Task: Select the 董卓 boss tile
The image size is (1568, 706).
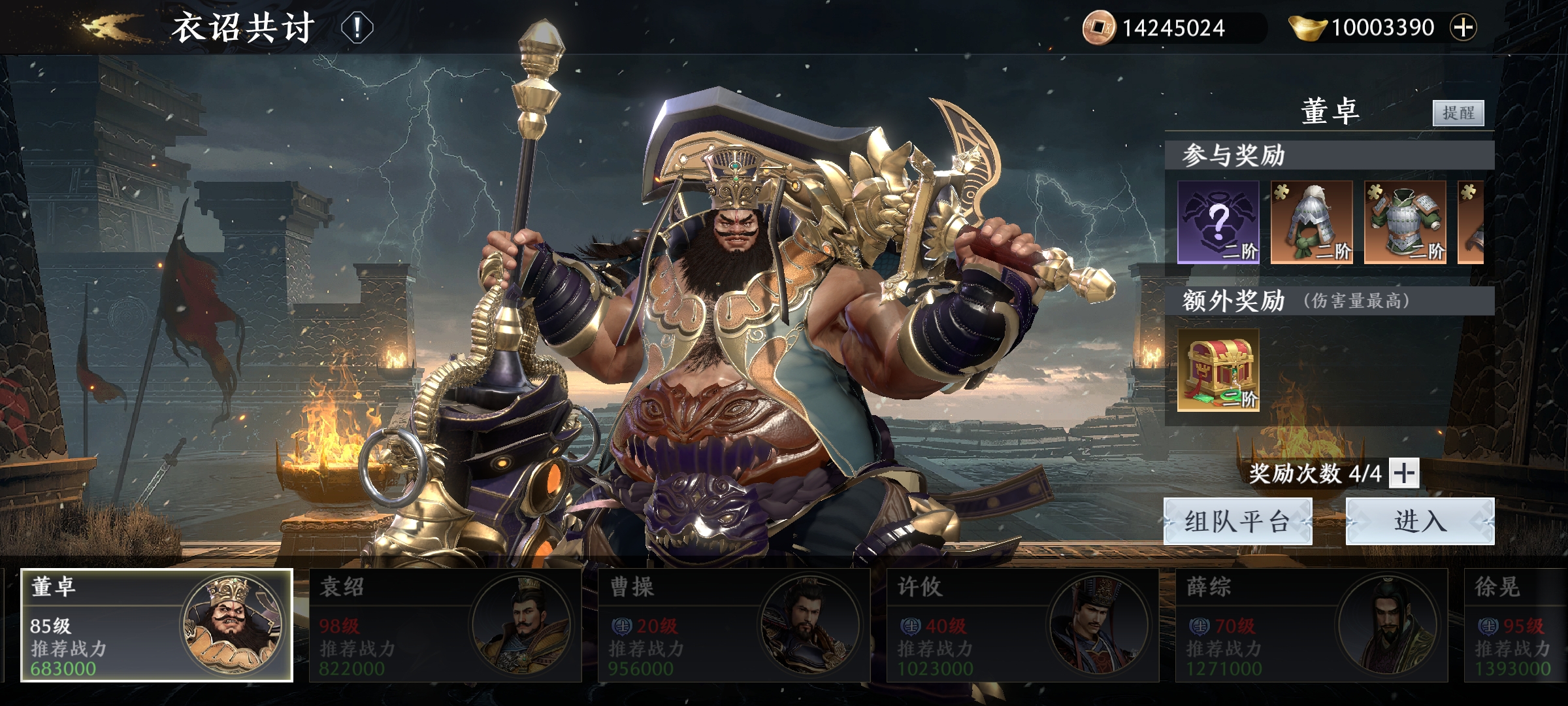Action: pos(157,625)
